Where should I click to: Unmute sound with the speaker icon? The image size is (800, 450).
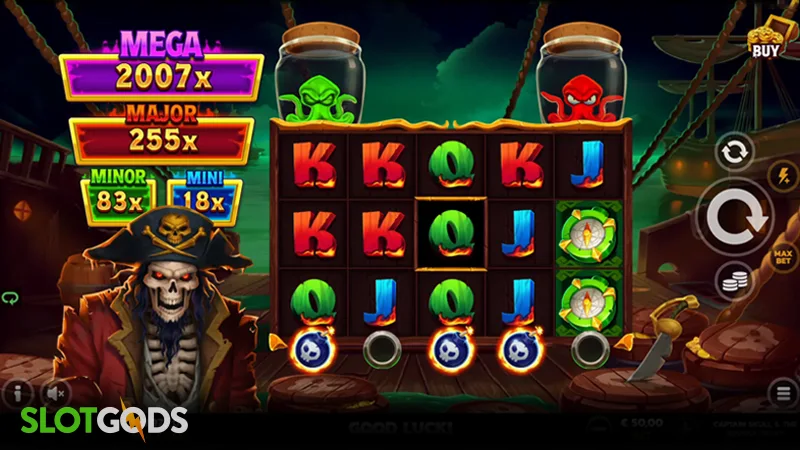click(x=57, y=392)
